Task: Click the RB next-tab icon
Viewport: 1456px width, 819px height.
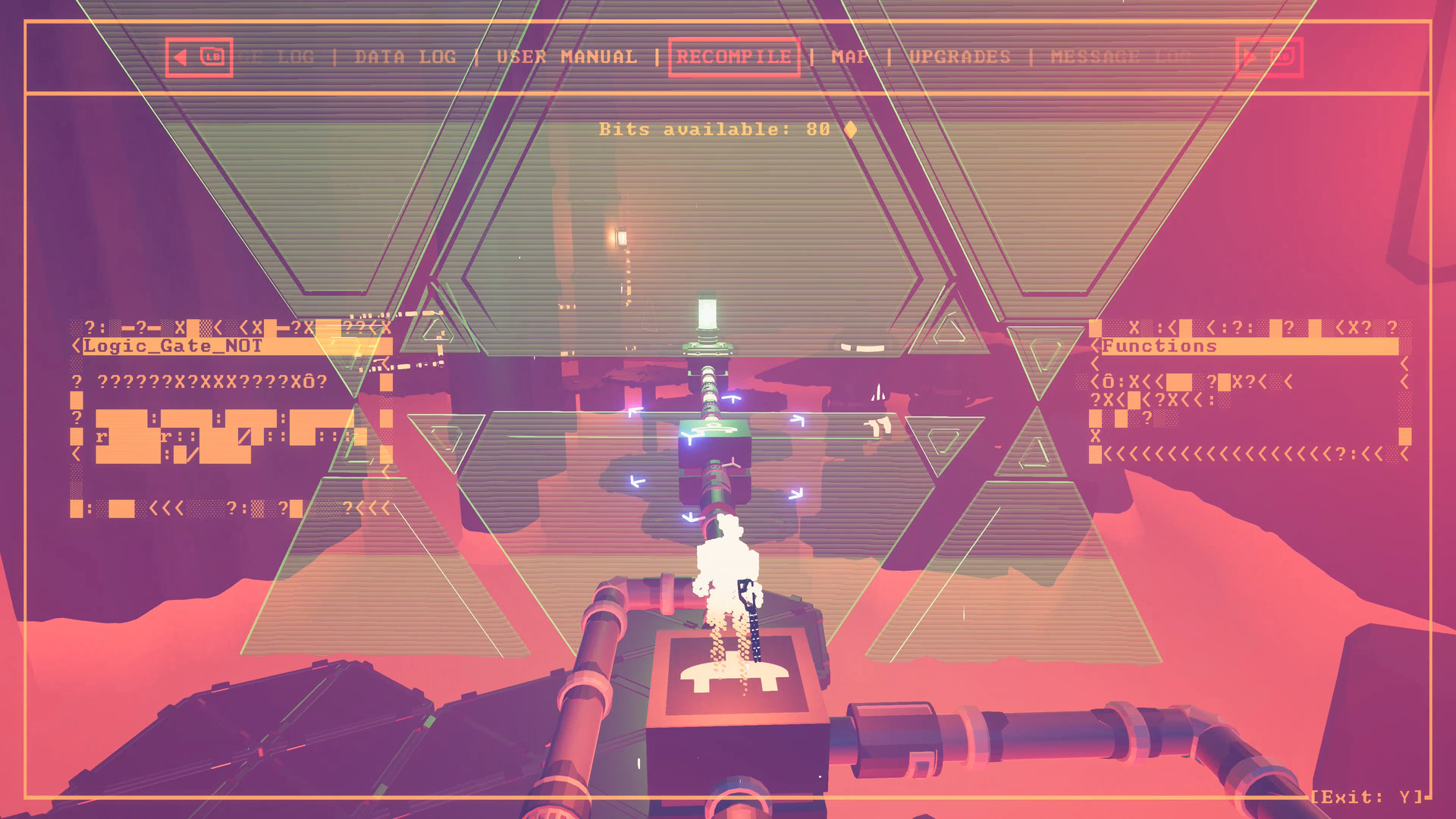Action: pos(1268,56)
